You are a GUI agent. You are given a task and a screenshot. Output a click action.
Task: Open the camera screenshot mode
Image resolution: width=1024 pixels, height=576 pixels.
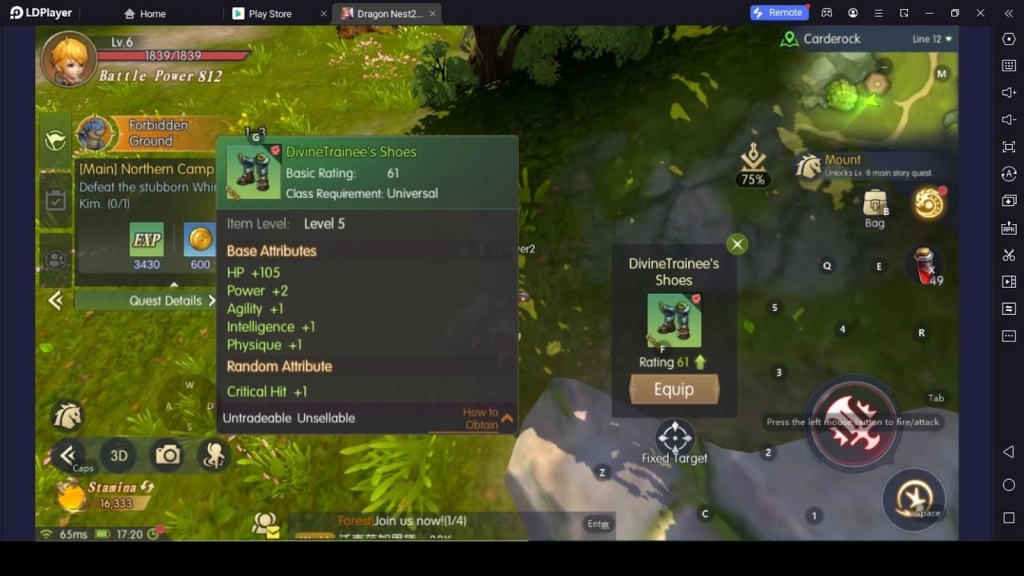167,456
